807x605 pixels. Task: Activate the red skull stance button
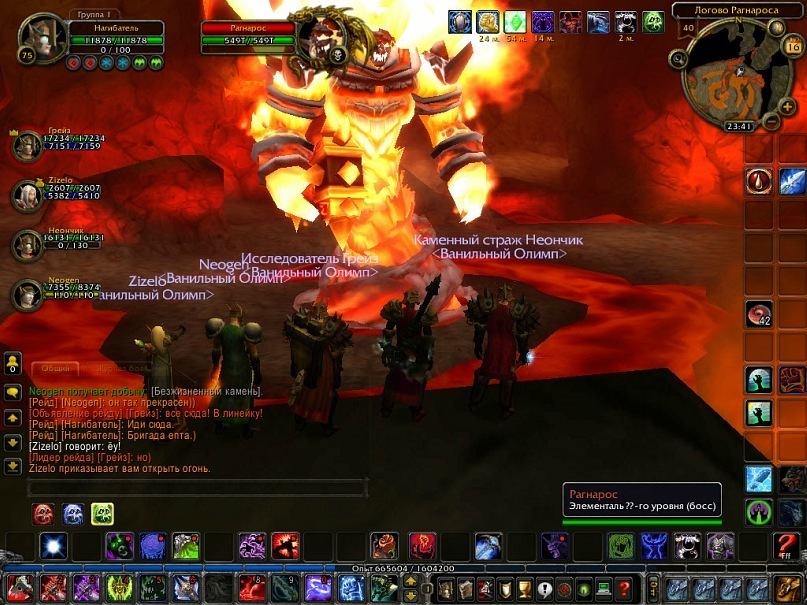point(44,514)
